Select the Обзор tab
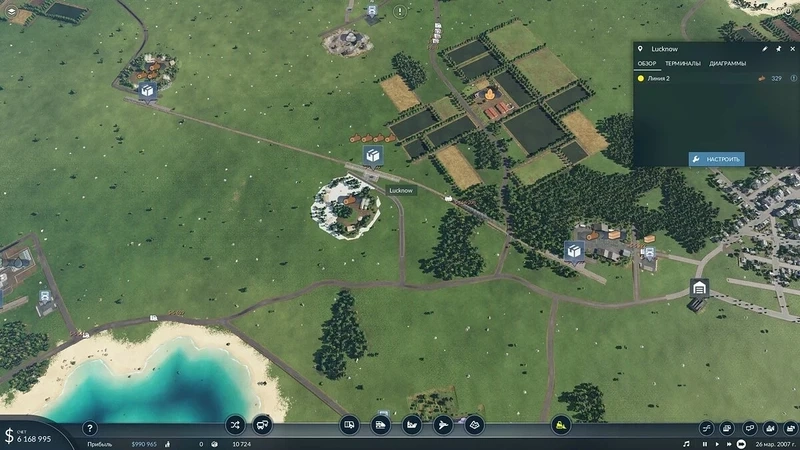800x450 pixels. point(647,63)
